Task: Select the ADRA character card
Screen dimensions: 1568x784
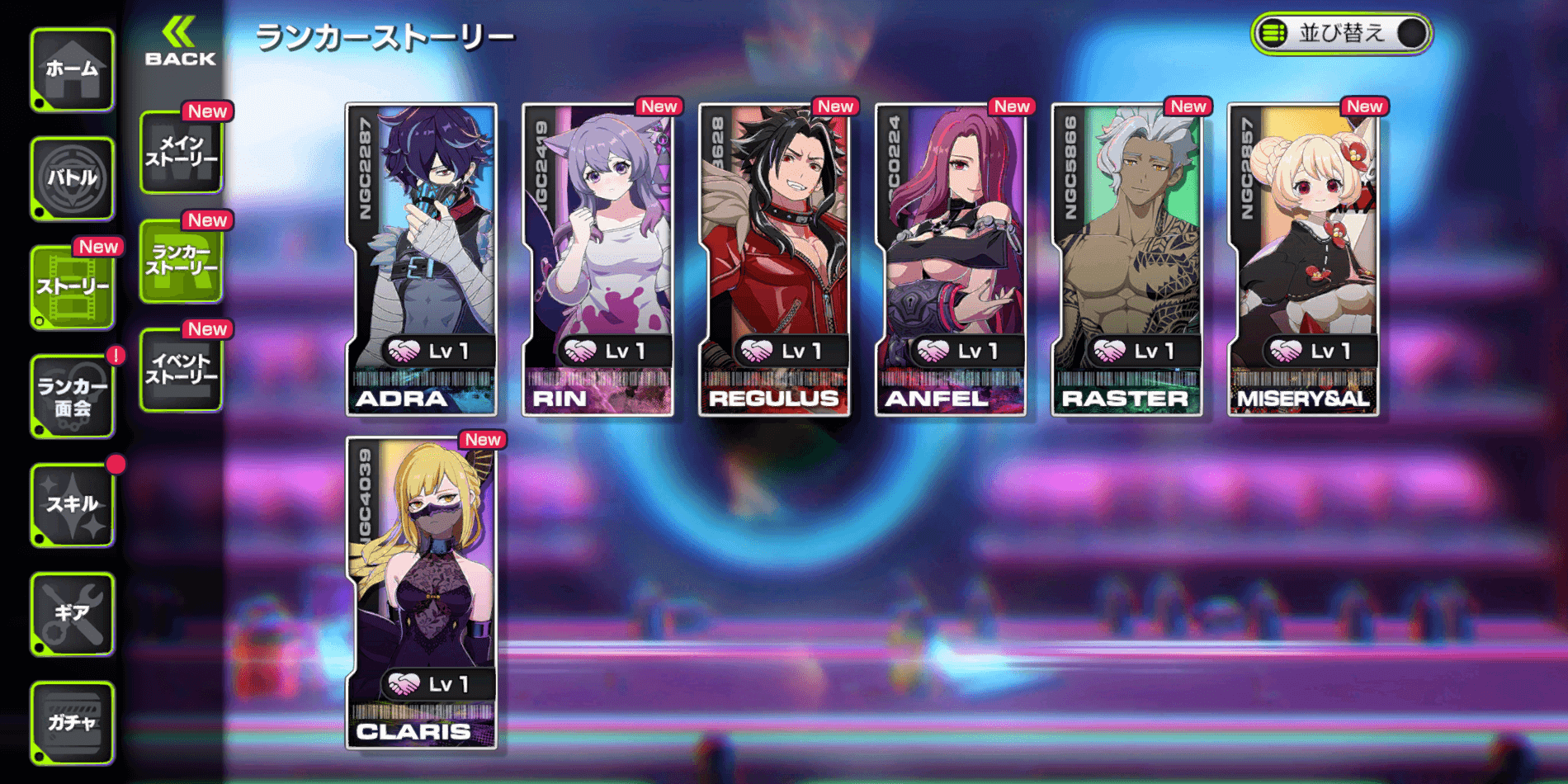Action: click(422, 259)
